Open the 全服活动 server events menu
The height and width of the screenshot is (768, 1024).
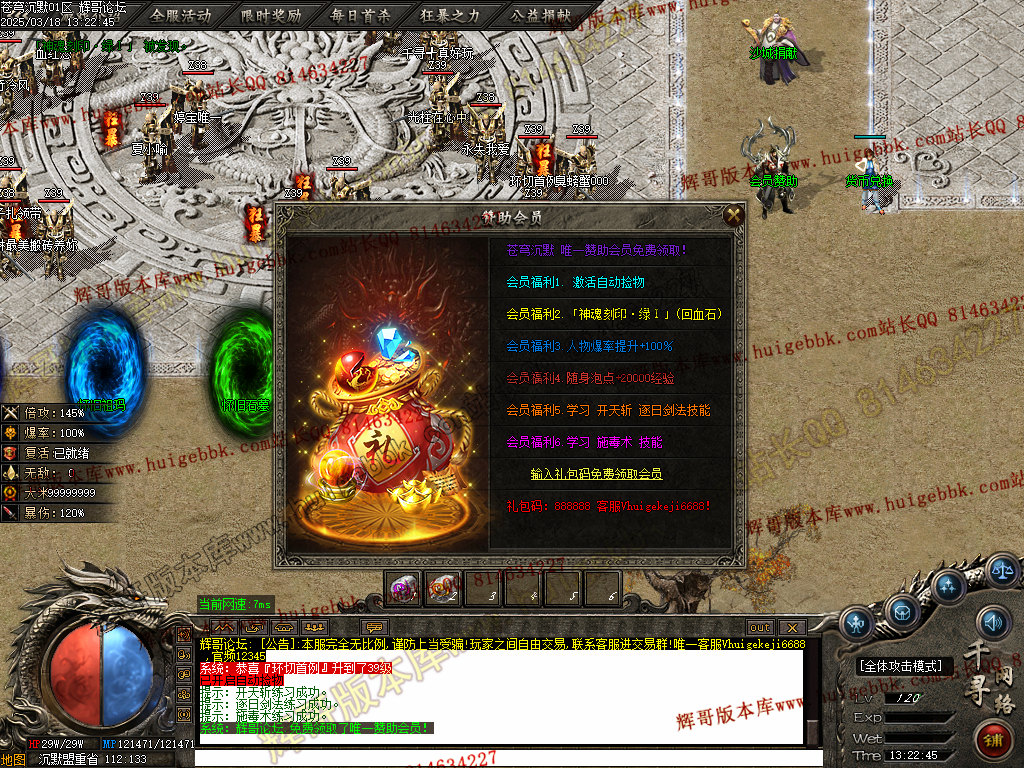point(181,15)
